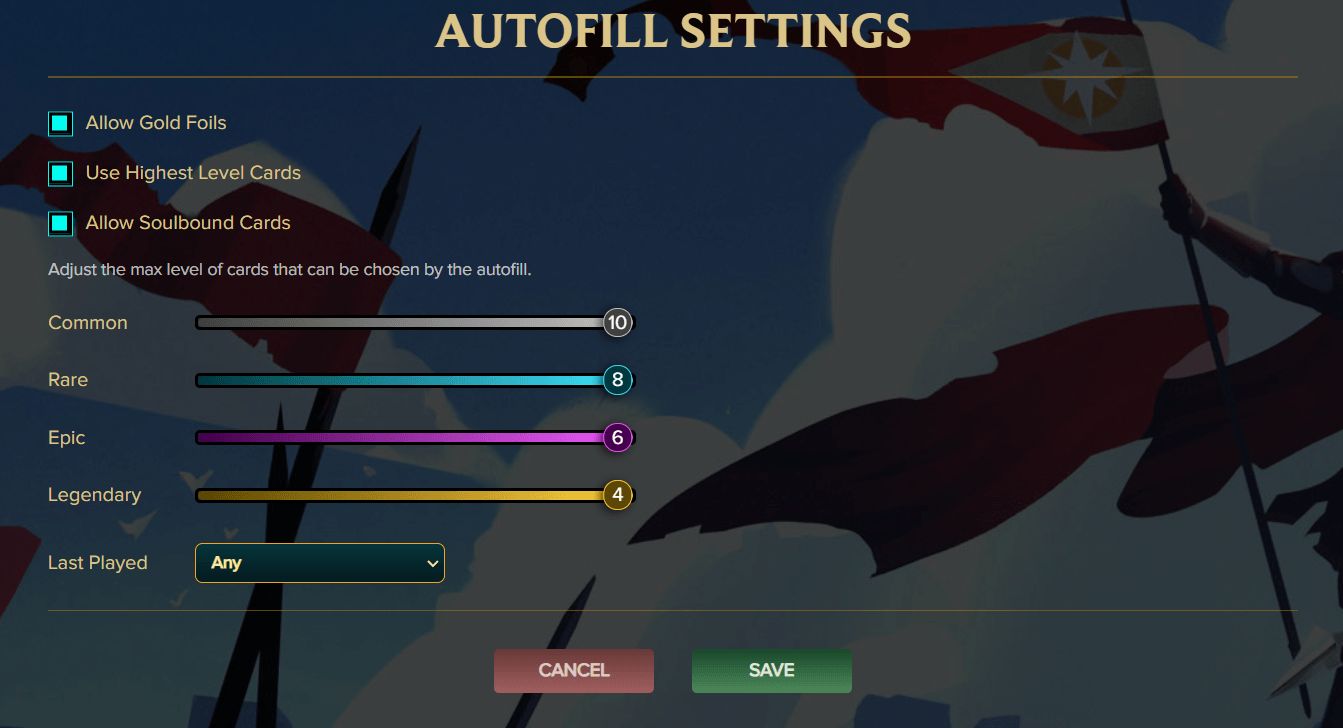
Task: Click the Rare slider handle showing 8
Action: (617, 380)
